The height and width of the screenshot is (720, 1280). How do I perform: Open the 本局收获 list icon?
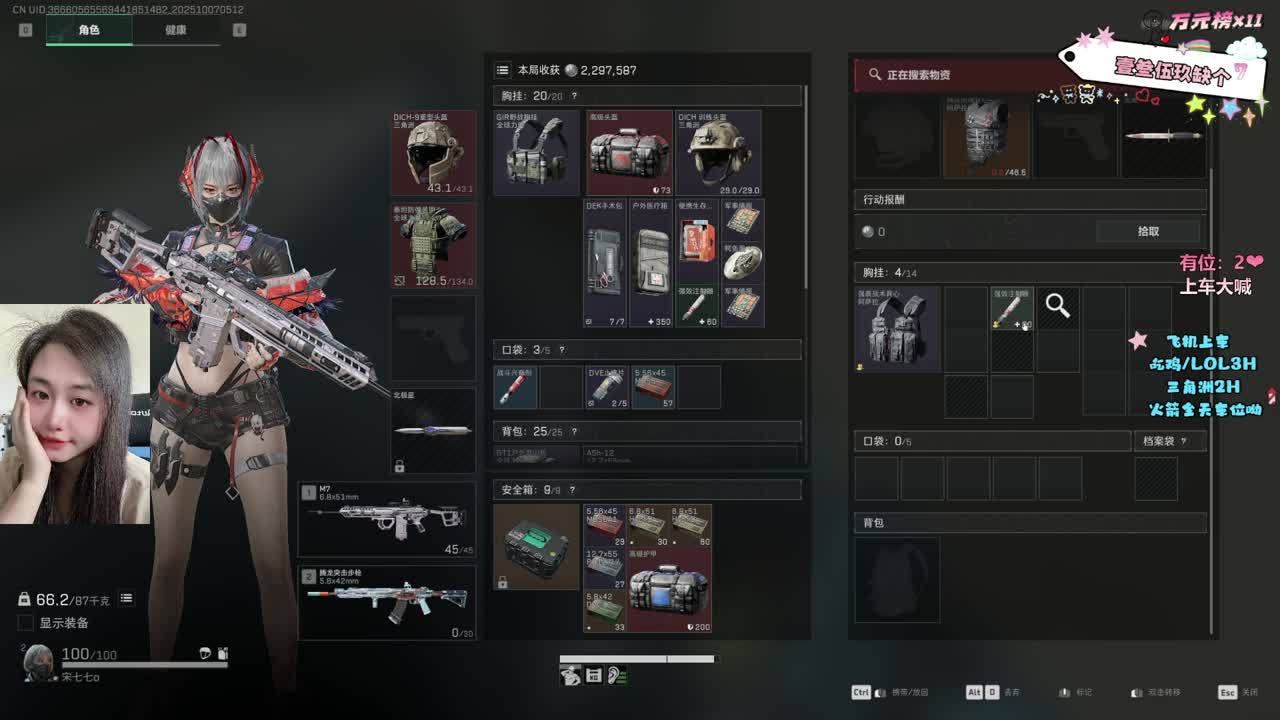pos(502,70)
